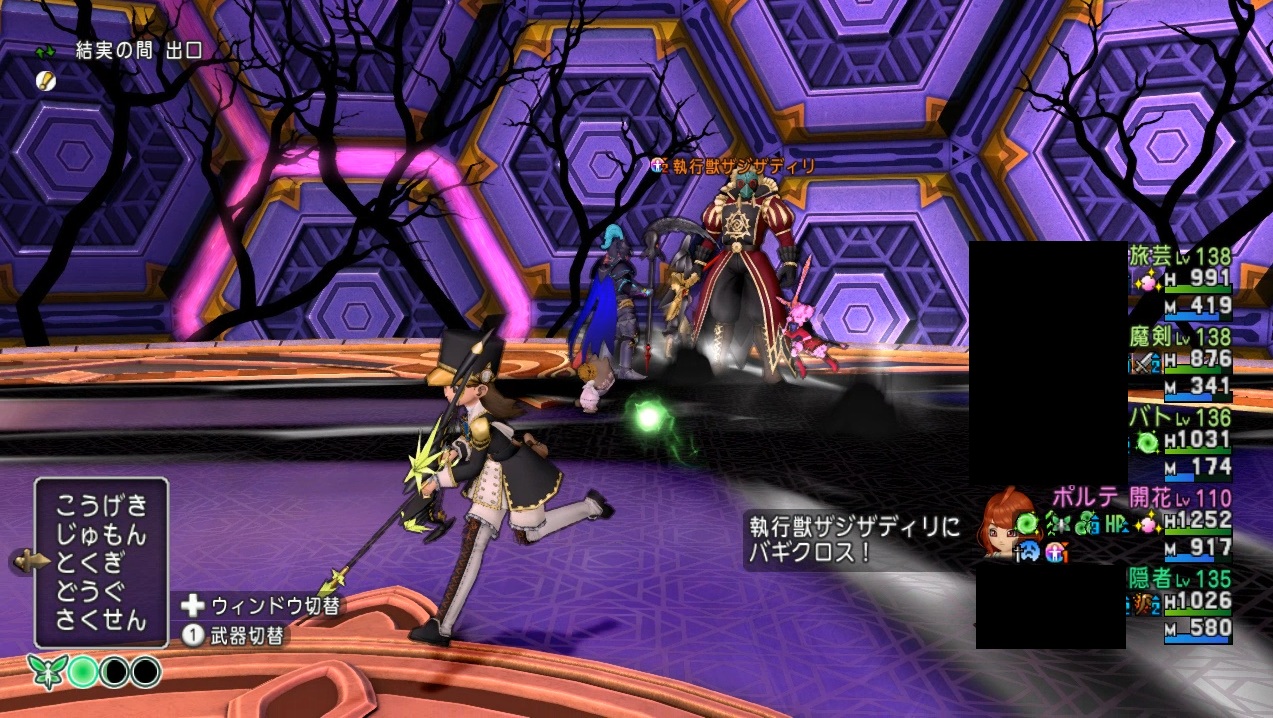1273x718 pixels.
Task: Click the green fairy tension icon
Action: [x=44, y=671]
